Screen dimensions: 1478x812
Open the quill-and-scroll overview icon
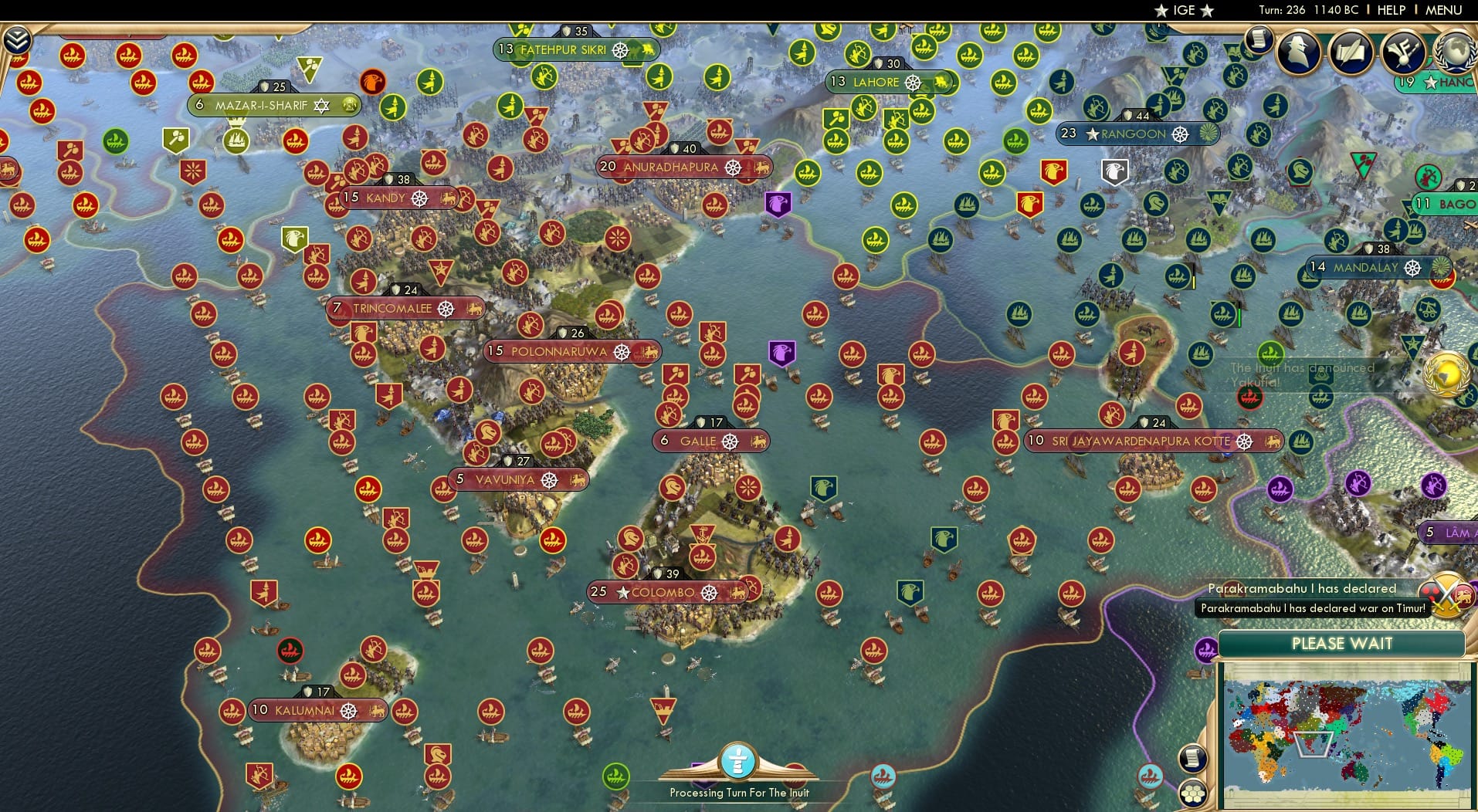click(1351, 52)
